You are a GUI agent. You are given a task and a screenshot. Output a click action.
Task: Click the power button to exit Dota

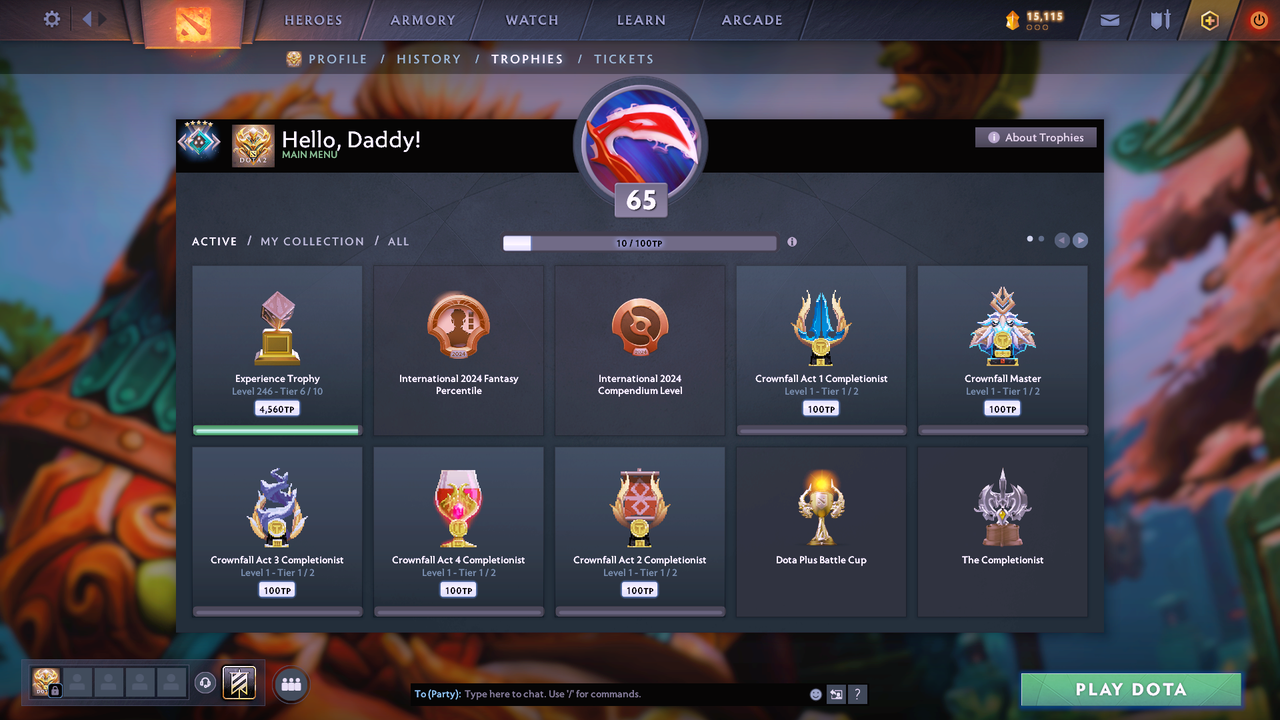point(1258,19)
